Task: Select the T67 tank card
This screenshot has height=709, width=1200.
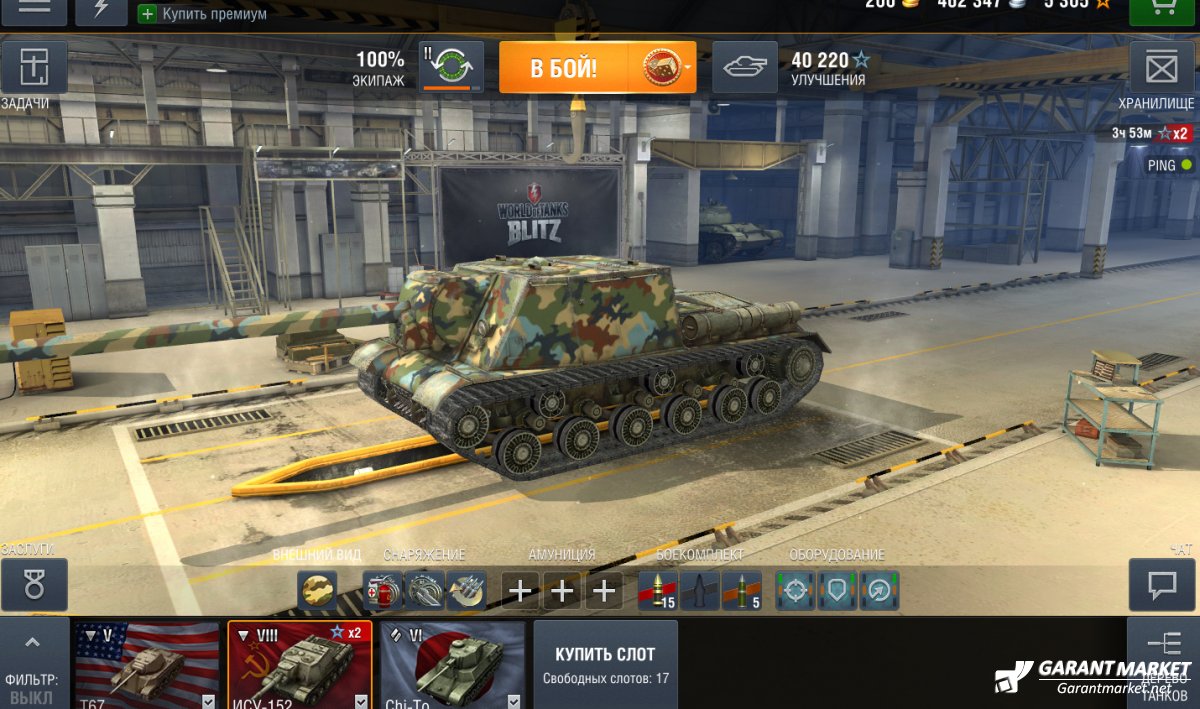Action: click(148, 665)
